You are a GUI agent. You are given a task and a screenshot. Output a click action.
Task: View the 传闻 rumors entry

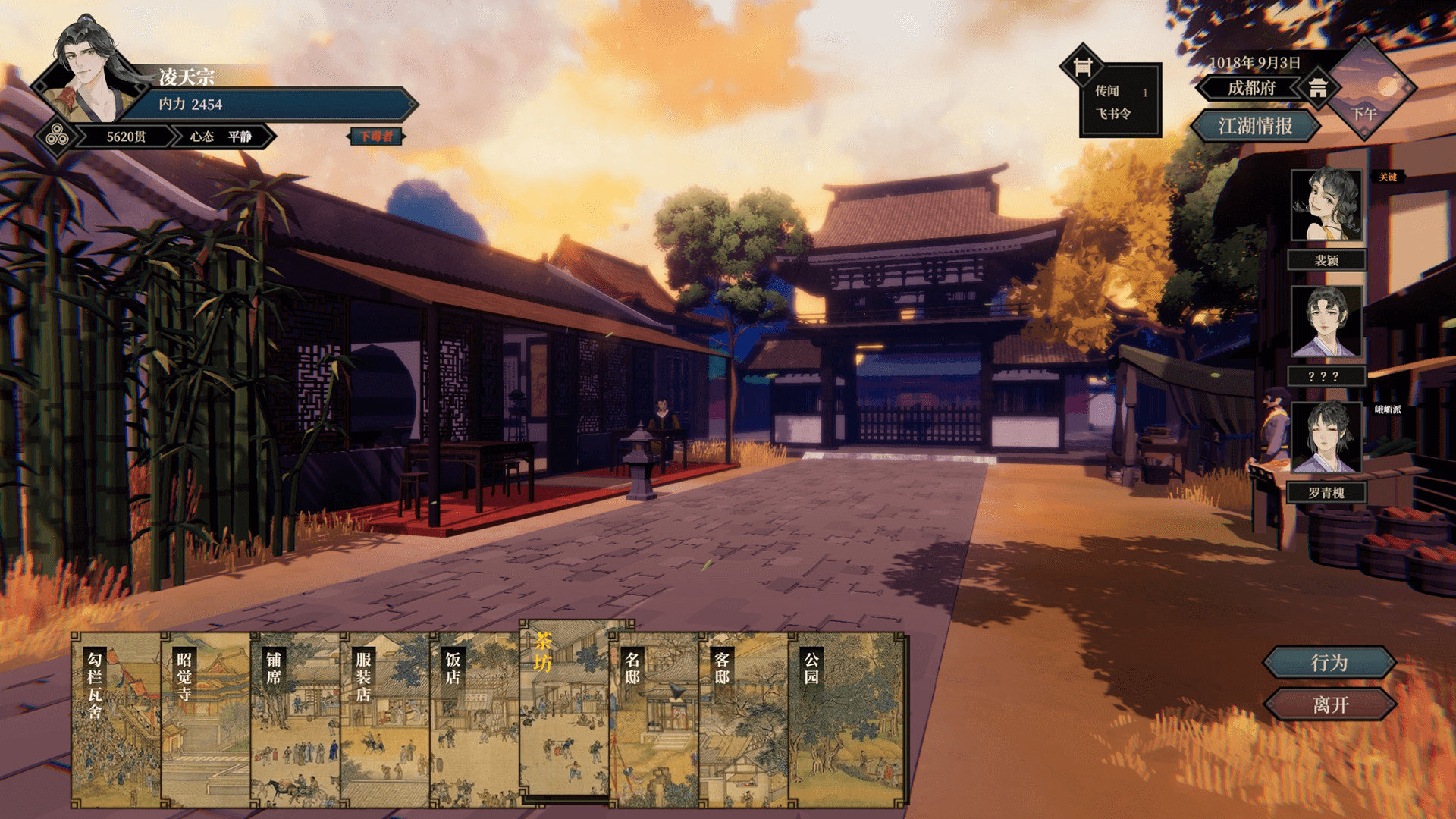tap(1108, 91)
